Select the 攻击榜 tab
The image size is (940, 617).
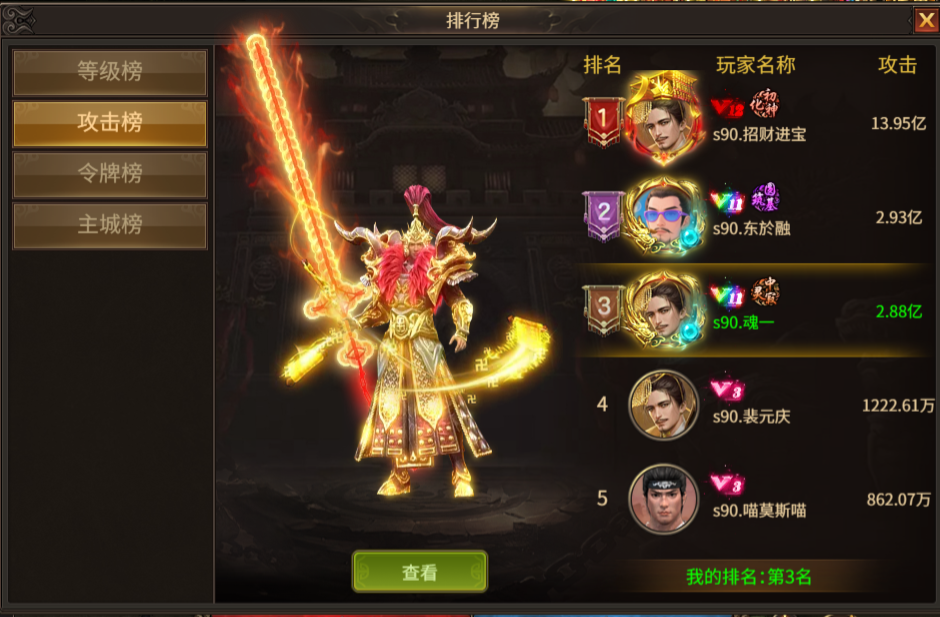110,123
